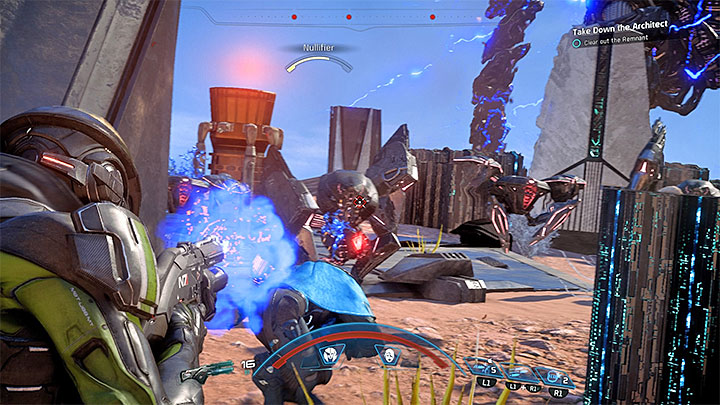Select the first squadmate portrait icon
Image resolution: width=720 pixels, height=405 pixels.
tap(331, 354)
